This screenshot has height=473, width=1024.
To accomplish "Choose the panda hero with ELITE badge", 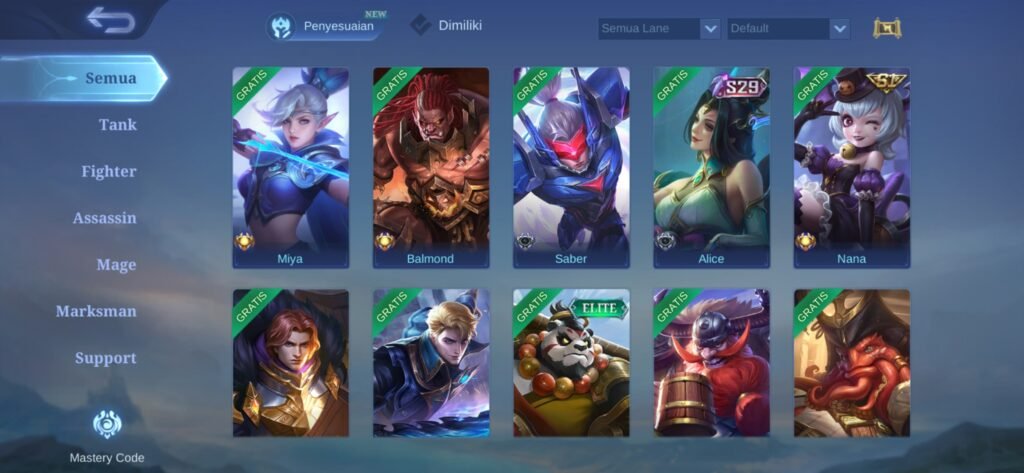I will 571,363.
